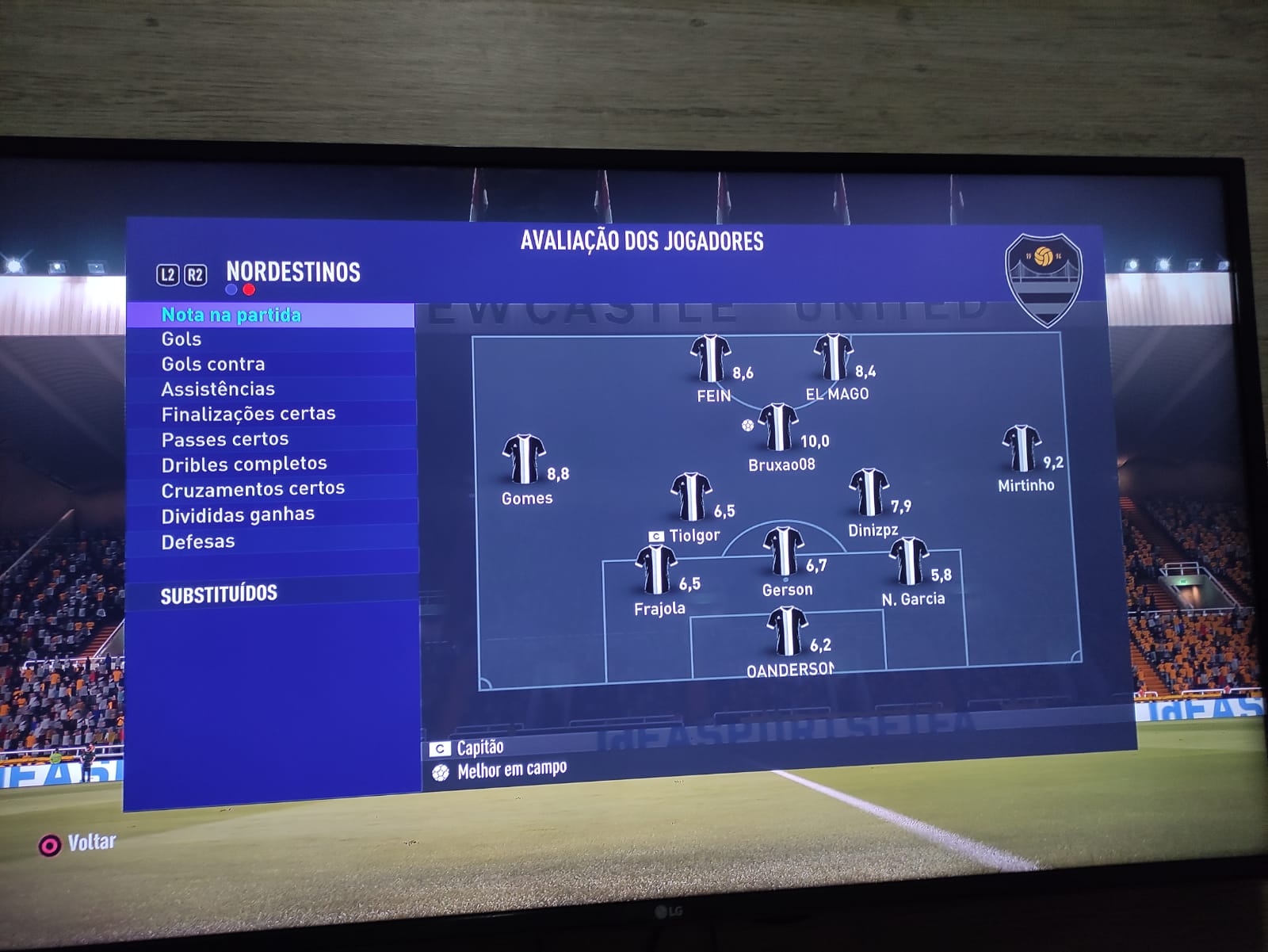Image resolution: width=1268 pixels, height=952 pixels.
Task: Pick defender Frajola's shirt
Action: coord(656,570)
